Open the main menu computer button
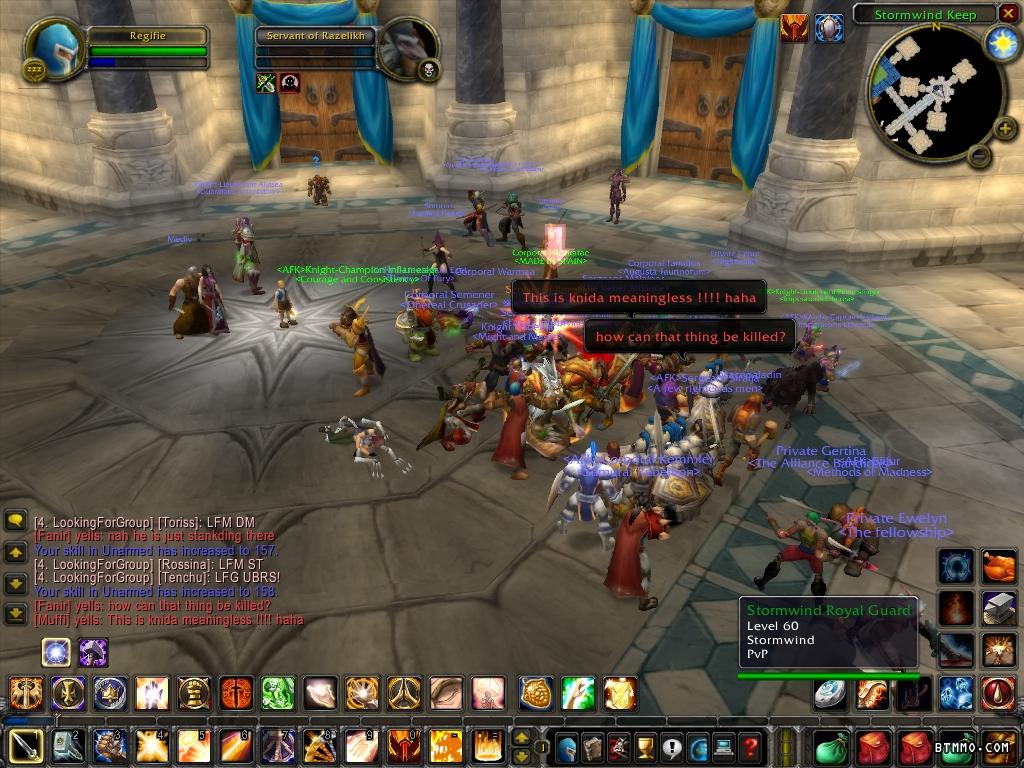Screen dimensions: 1024x768 point(724,746)
